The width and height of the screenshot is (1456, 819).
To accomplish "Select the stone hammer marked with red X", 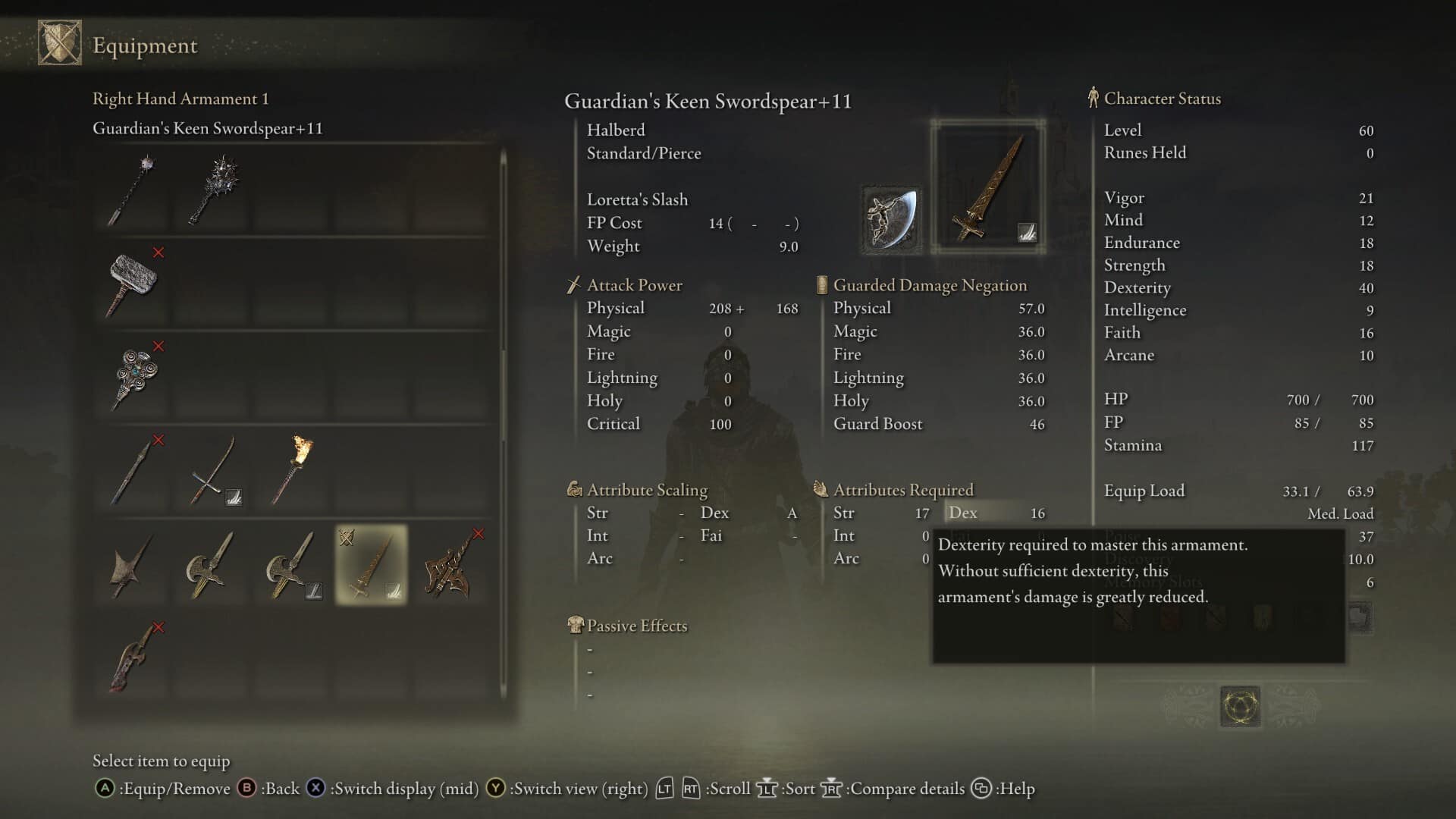I will (x=133, y=284).
